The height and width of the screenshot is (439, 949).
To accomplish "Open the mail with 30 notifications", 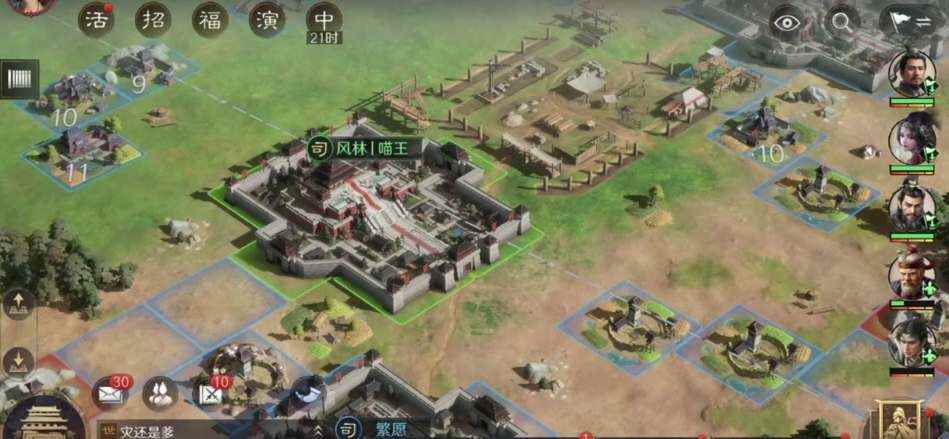I will (x=110, y=393).
